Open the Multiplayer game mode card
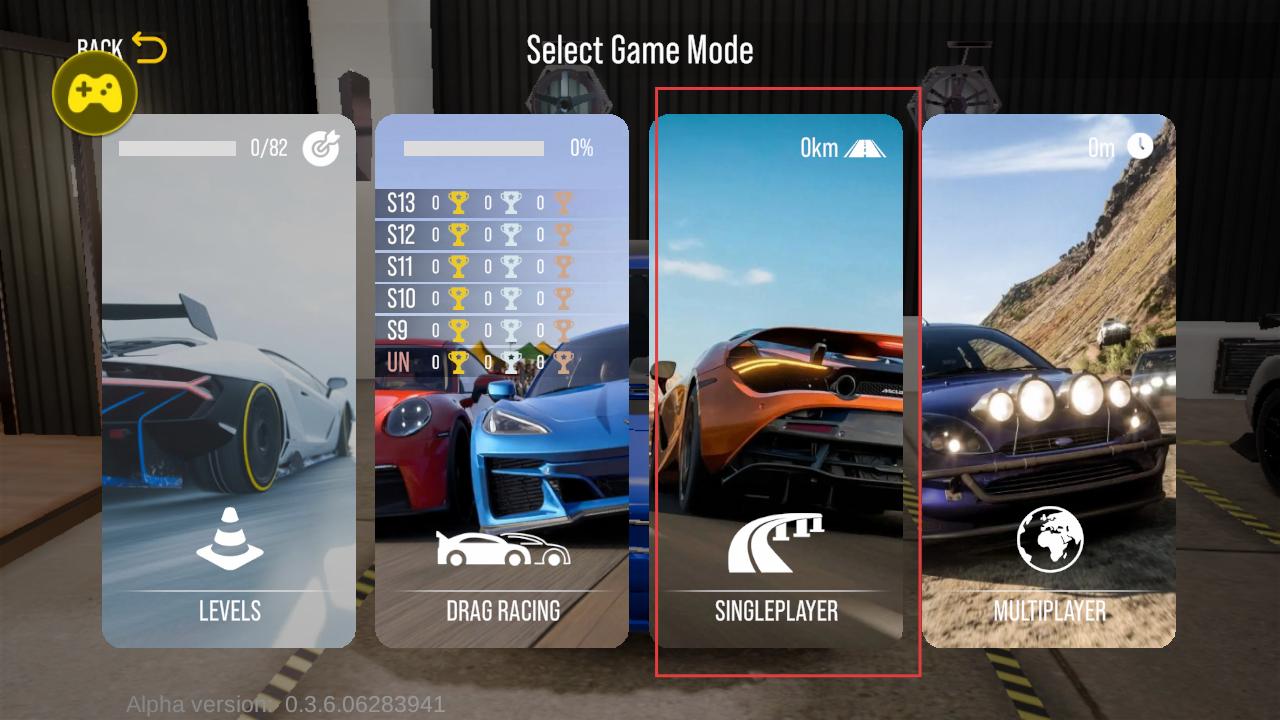Viewport: 1280px width, 720px height. 1049,380
